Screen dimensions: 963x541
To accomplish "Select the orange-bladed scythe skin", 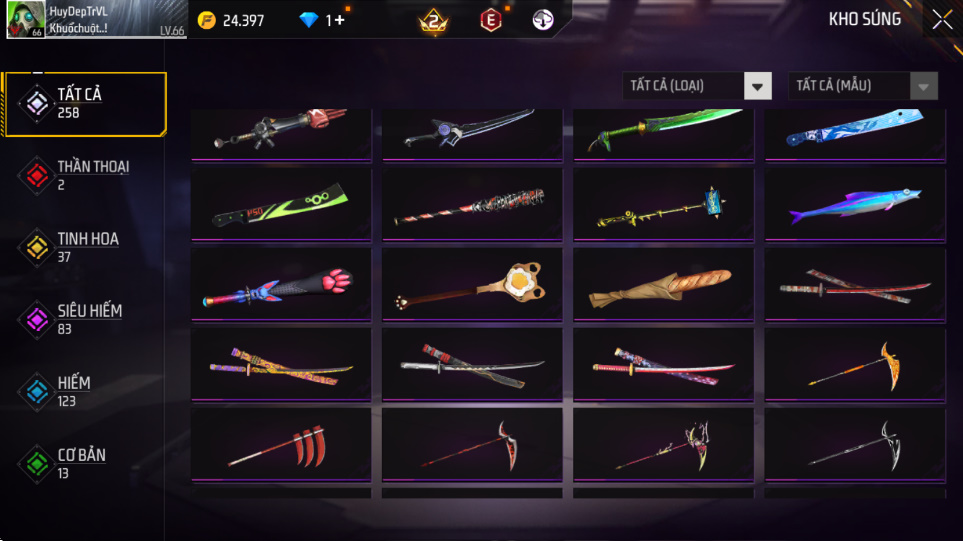I will 855,366.
